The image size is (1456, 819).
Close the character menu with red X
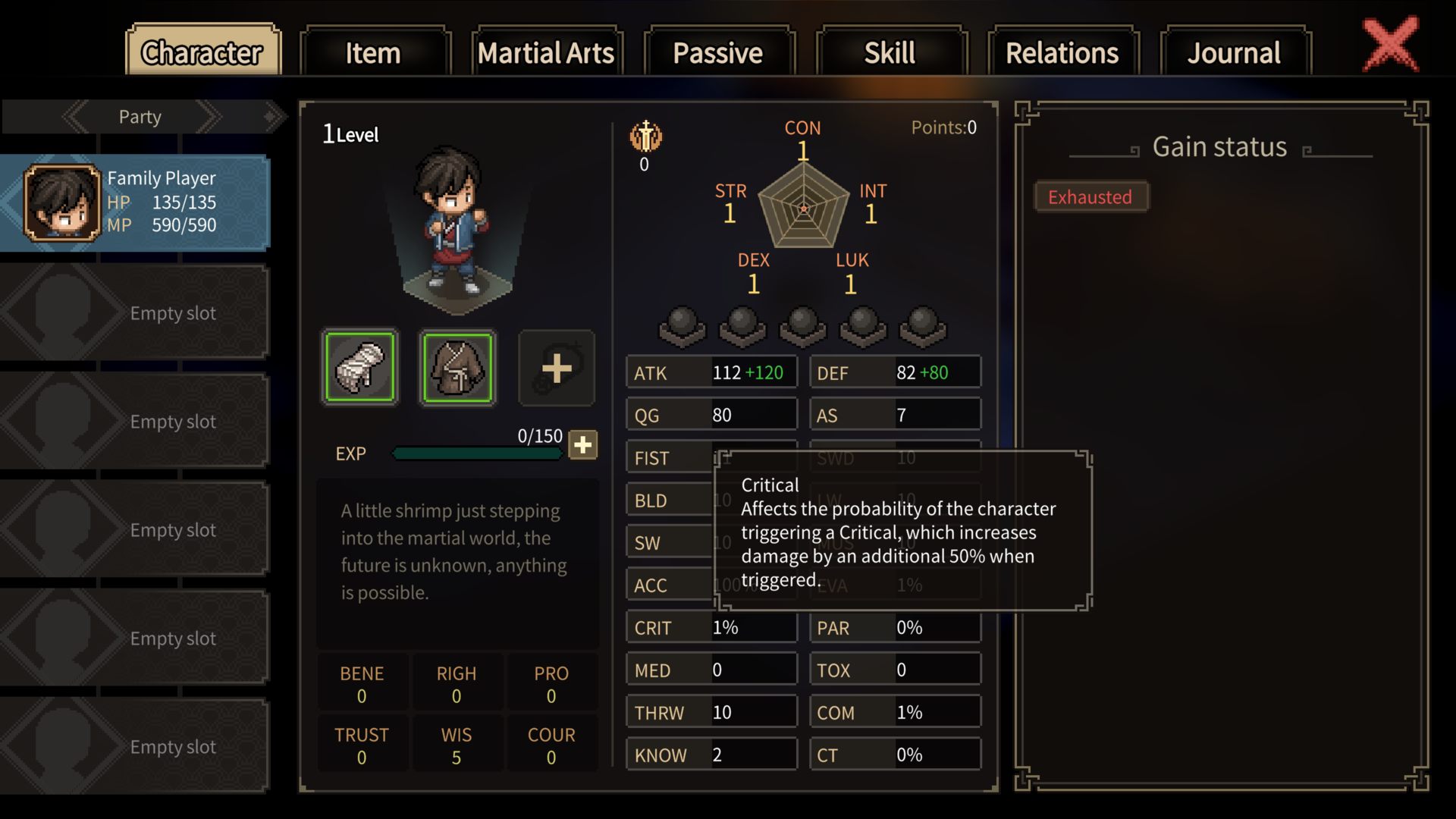pyautogui.click(x=1390, y=44)
